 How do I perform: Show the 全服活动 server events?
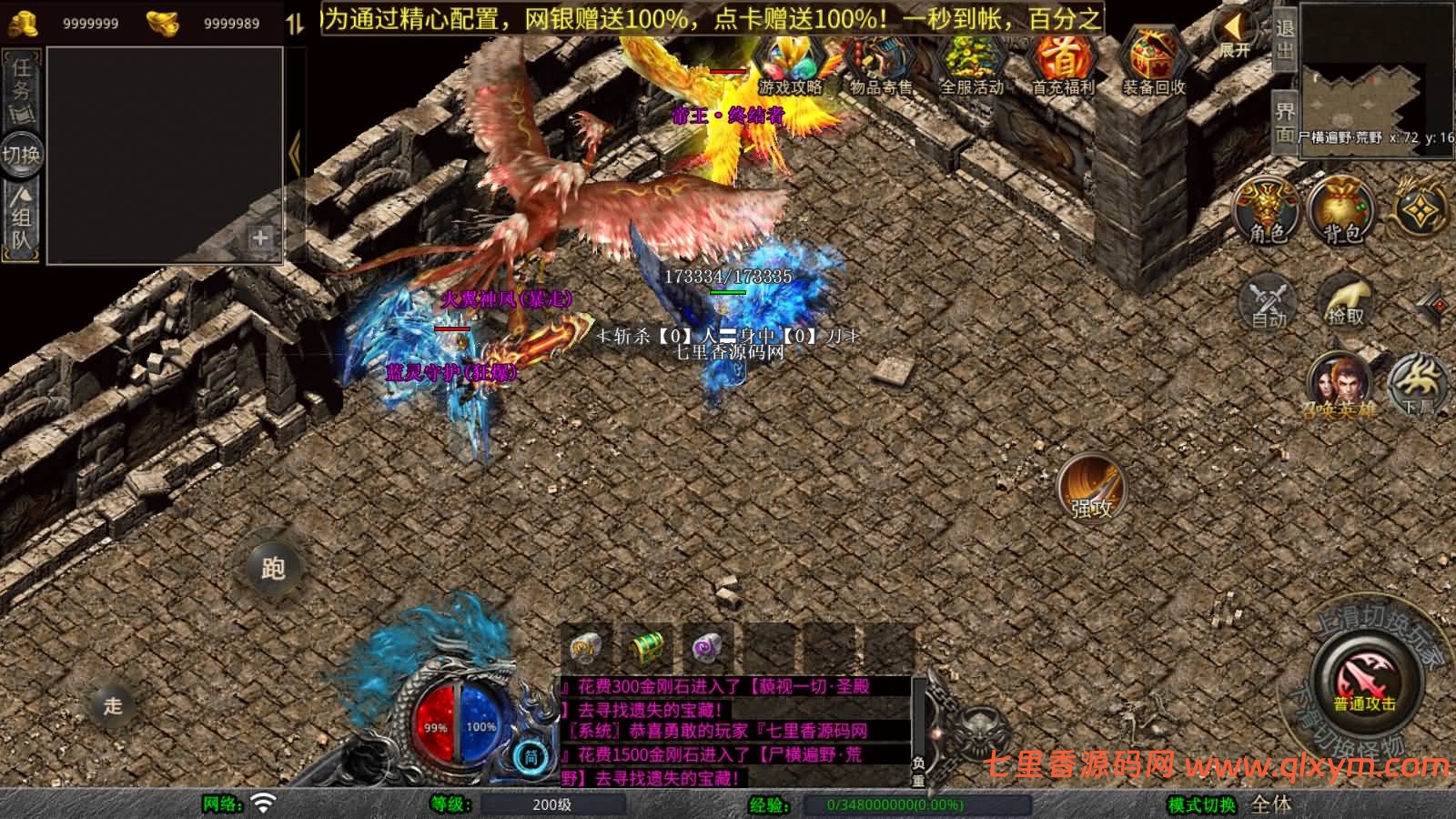pyautogui.click(x=971, y=66)
